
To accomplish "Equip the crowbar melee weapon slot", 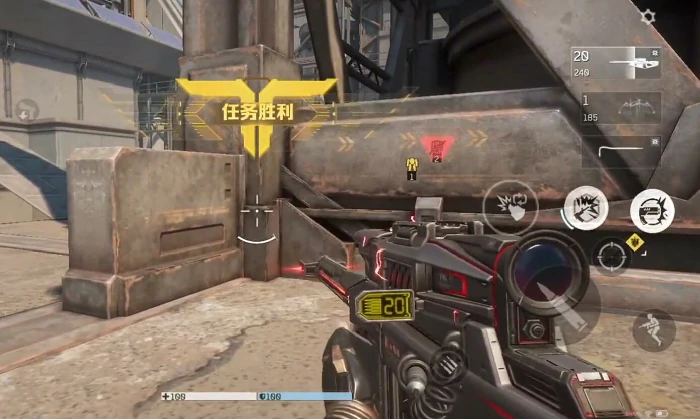I will (616, 151).
